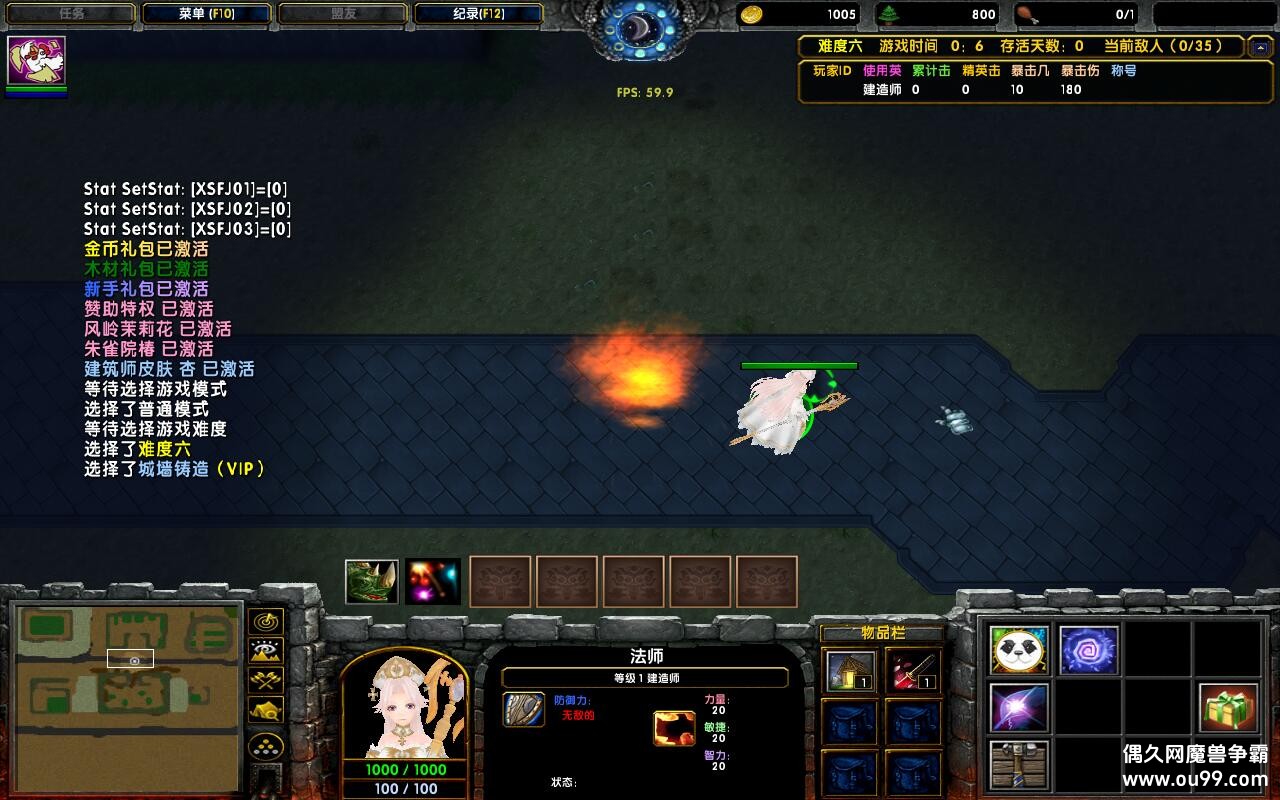1280x800 pixels.
Task: Use the house item in inventory
Action: (851, 670)
